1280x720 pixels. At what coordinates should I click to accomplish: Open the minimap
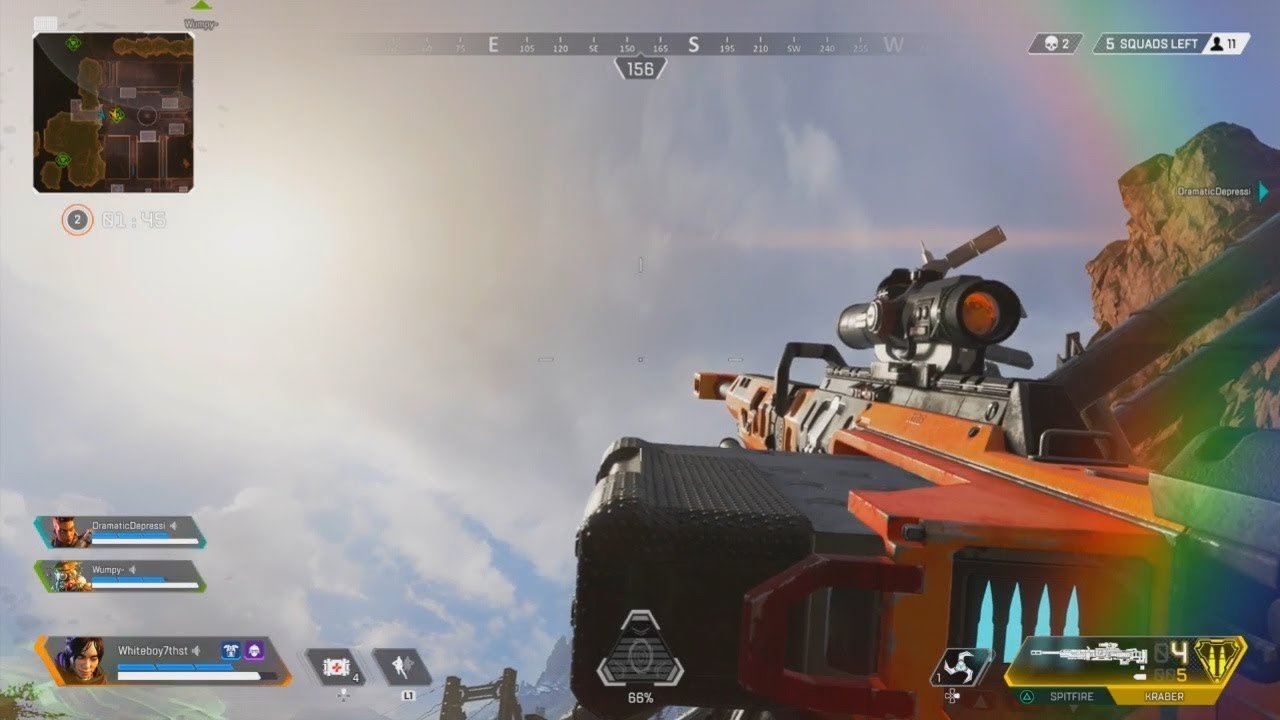pyautogui.click(x=113, y=112)
